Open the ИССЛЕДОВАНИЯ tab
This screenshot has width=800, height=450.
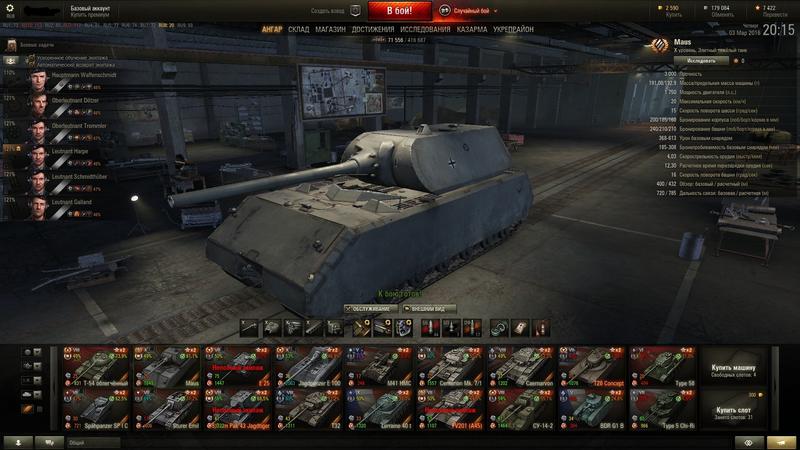click(x=425, y=30)
